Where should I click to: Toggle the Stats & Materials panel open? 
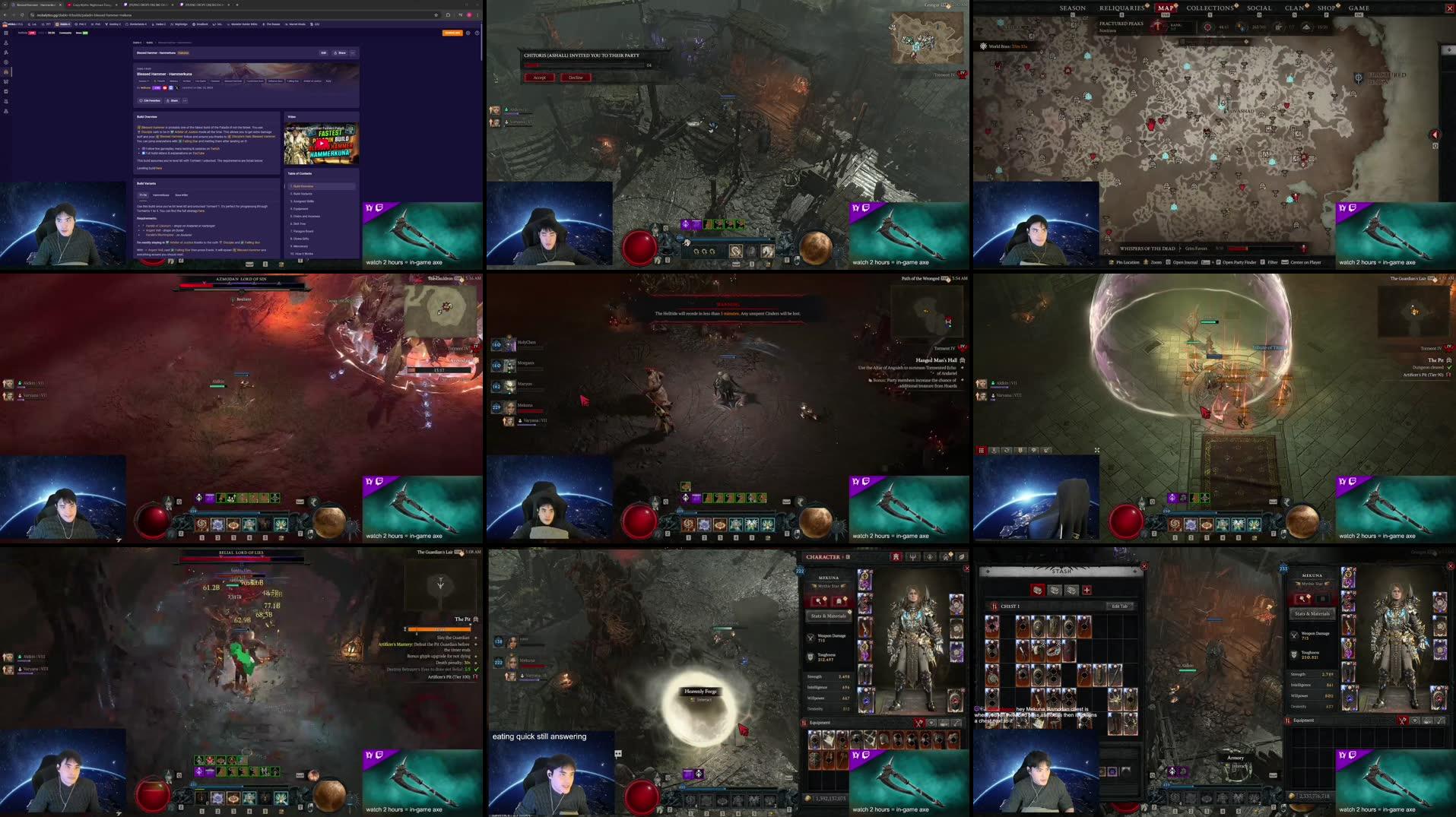(x=827, y=616)
